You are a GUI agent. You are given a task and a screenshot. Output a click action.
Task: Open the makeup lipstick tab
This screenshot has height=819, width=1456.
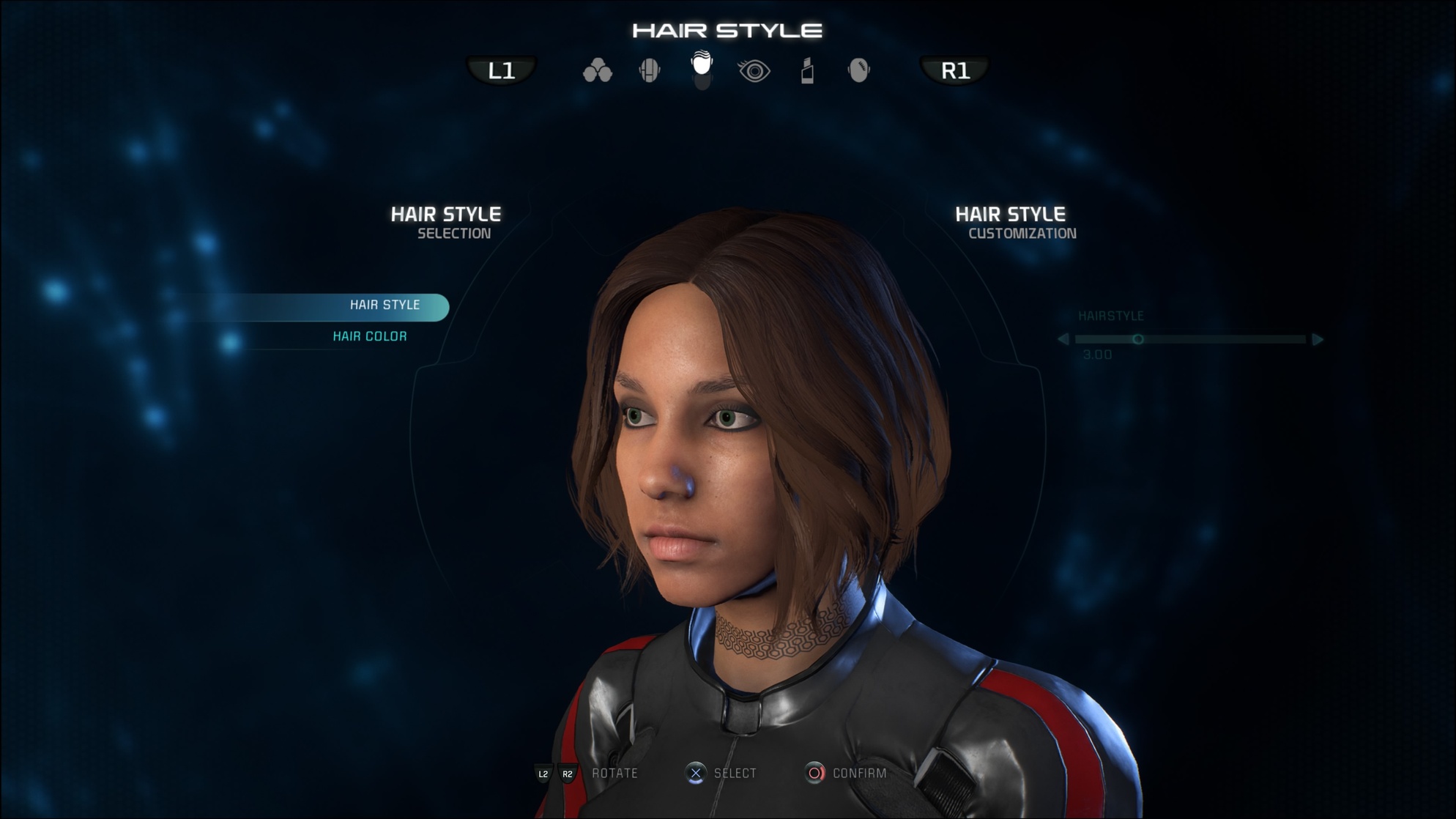(x=807, y=71)
